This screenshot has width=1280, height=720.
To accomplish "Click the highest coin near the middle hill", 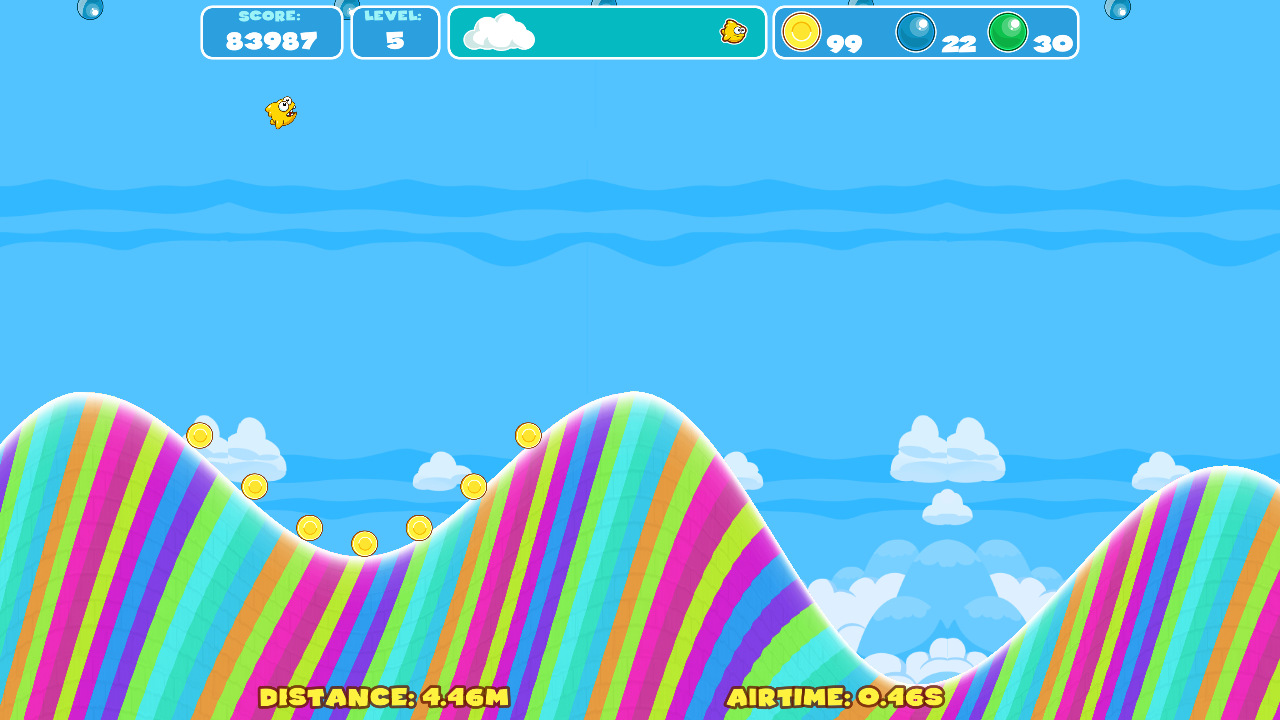I will [x=529, y=435].
